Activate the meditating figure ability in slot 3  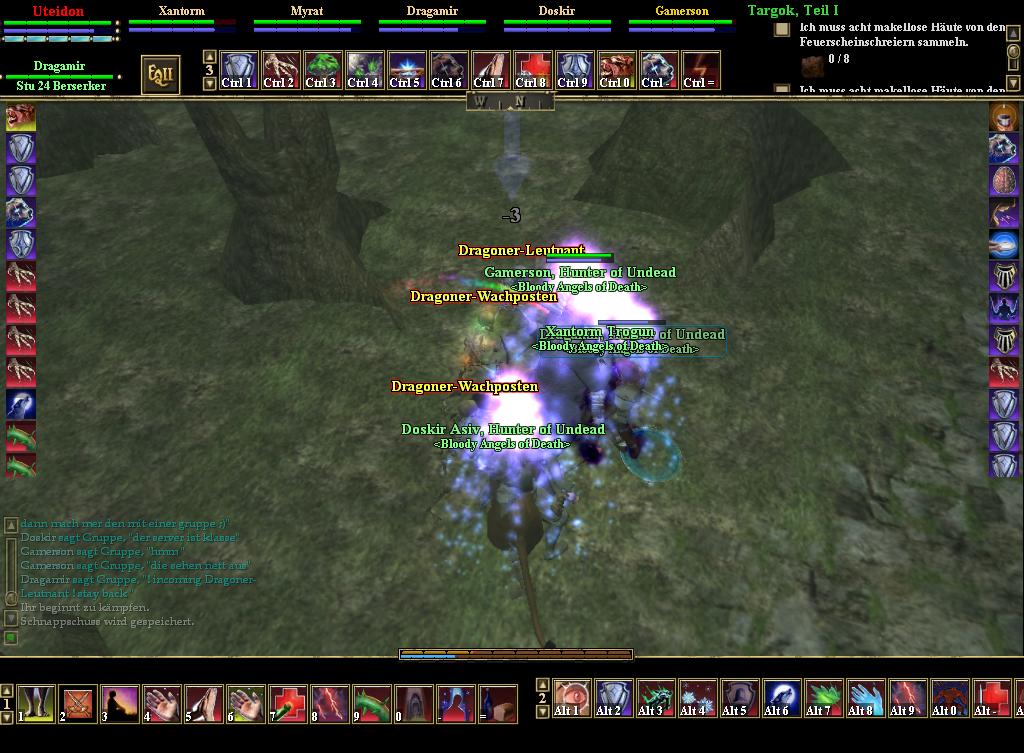[120, 703]
